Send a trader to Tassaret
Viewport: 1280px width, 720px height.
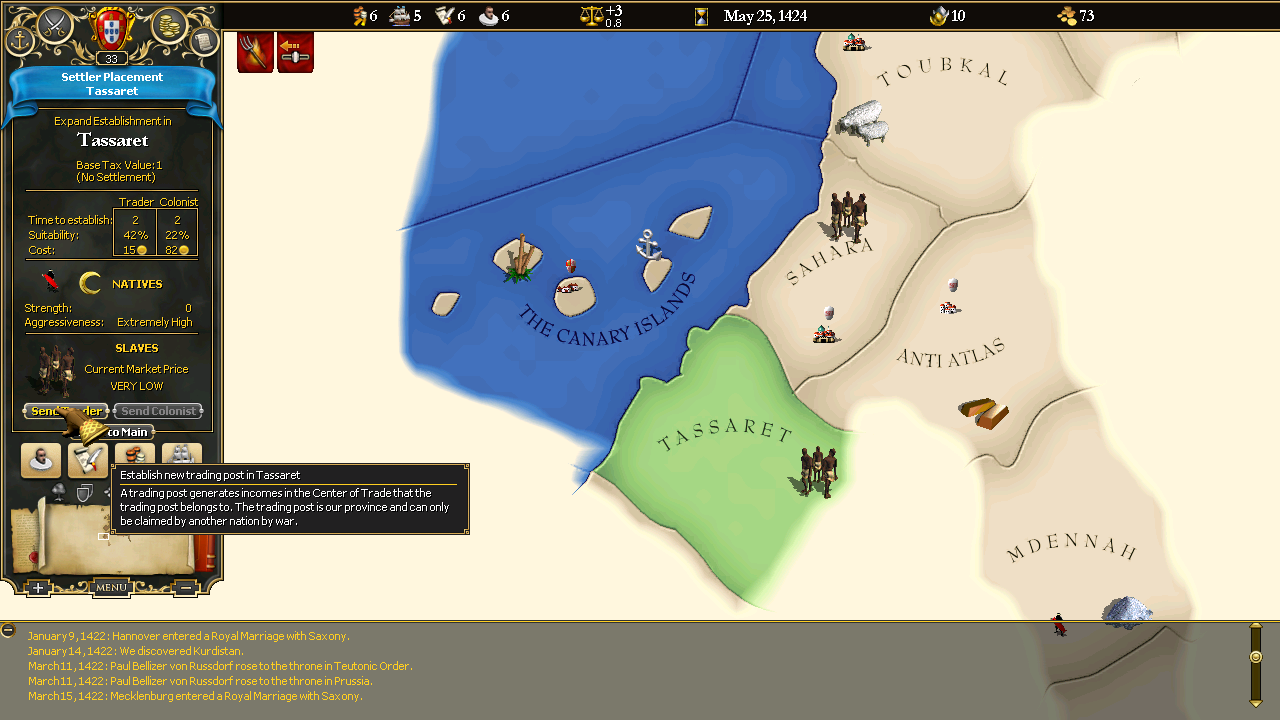tap(65, 411)
